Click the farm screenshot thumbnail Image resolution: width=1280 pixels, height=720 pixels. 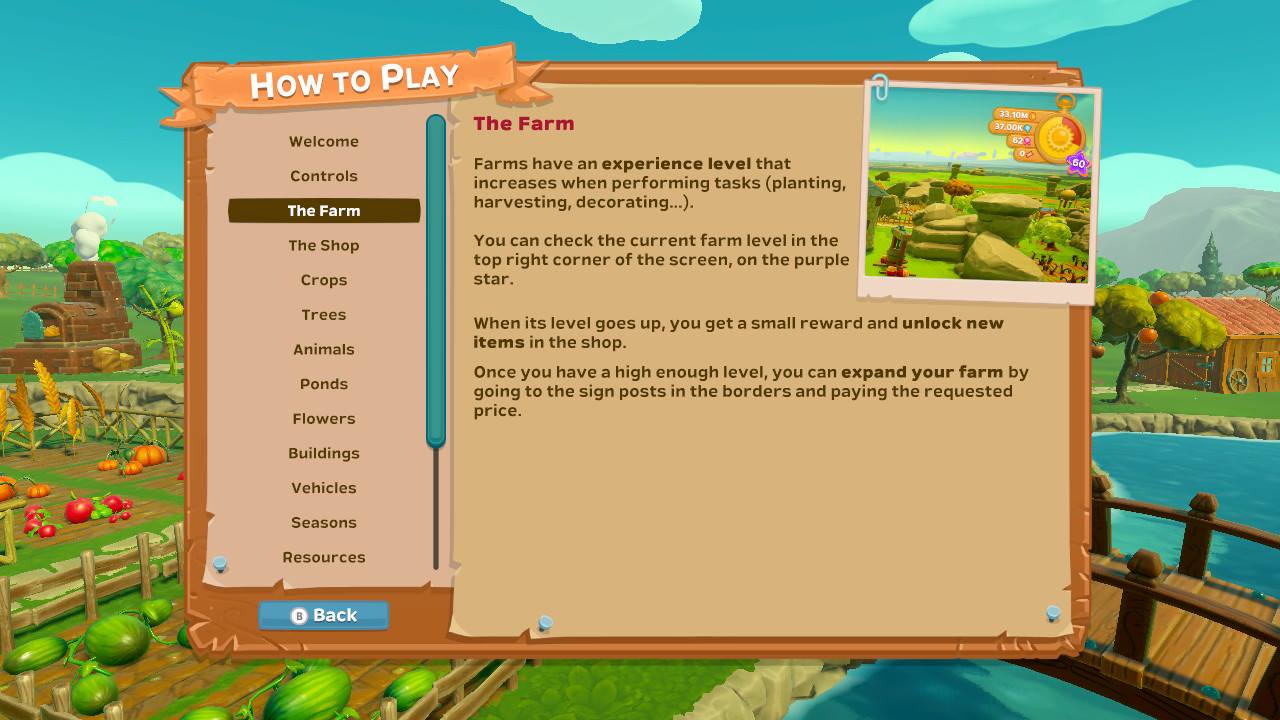click(985, 190)
